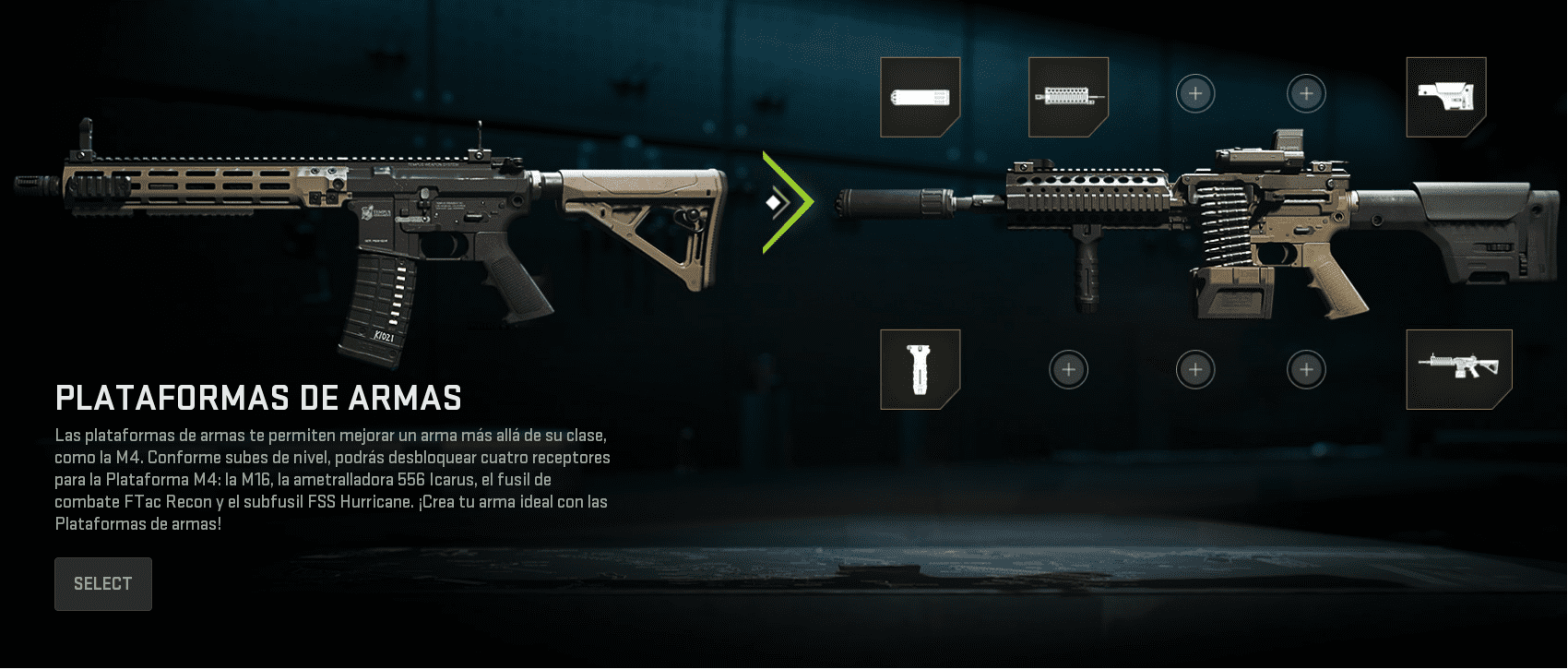
Task: Open the handguard rail attachment slot
Action: [x=1068, y=97]
